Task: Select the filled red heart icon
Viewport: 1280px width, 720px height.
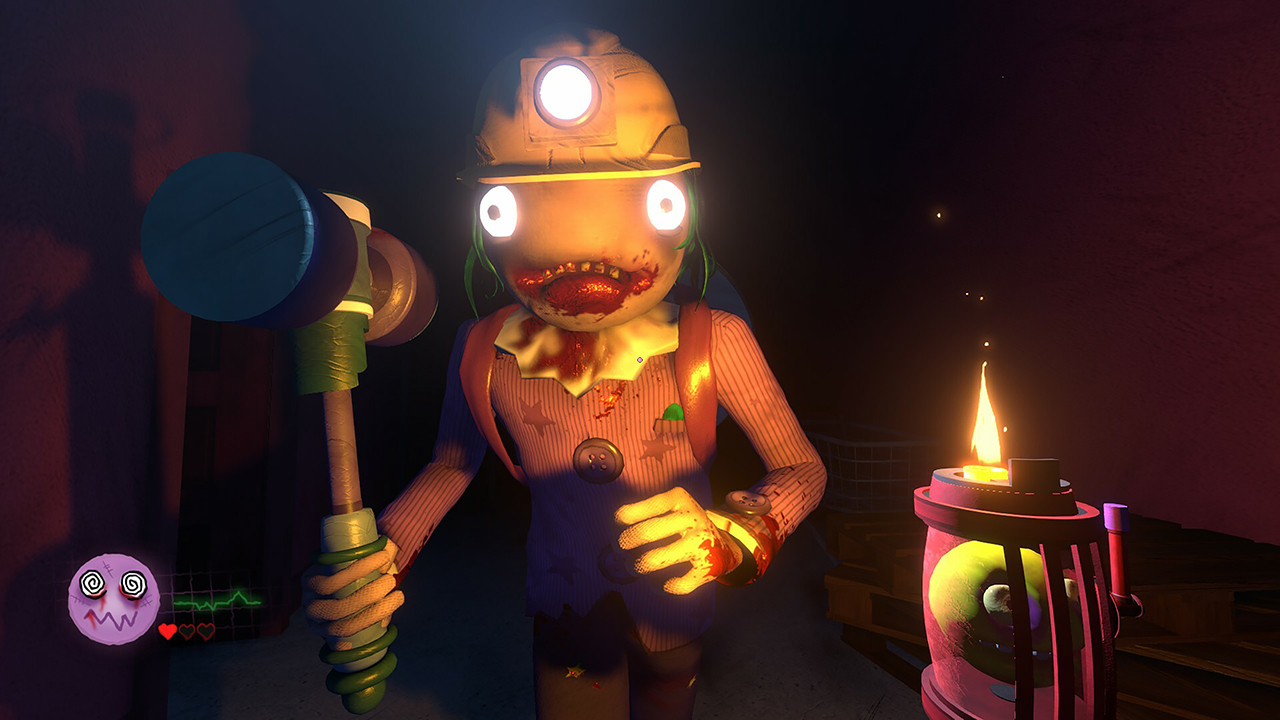Action: click(166, 632)
